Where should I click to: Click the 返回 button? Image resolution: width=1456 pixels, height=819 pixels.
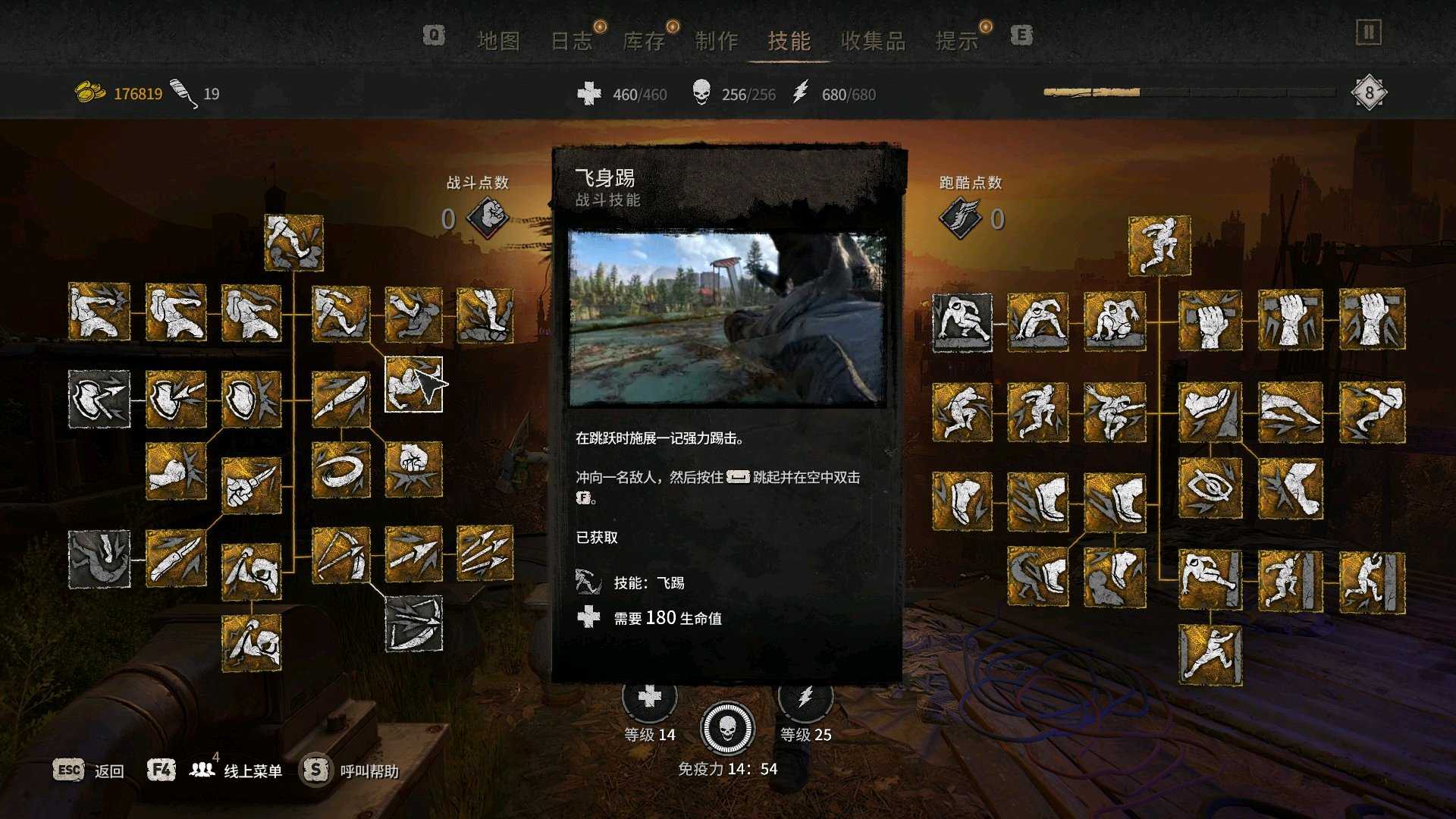[108, 770]
